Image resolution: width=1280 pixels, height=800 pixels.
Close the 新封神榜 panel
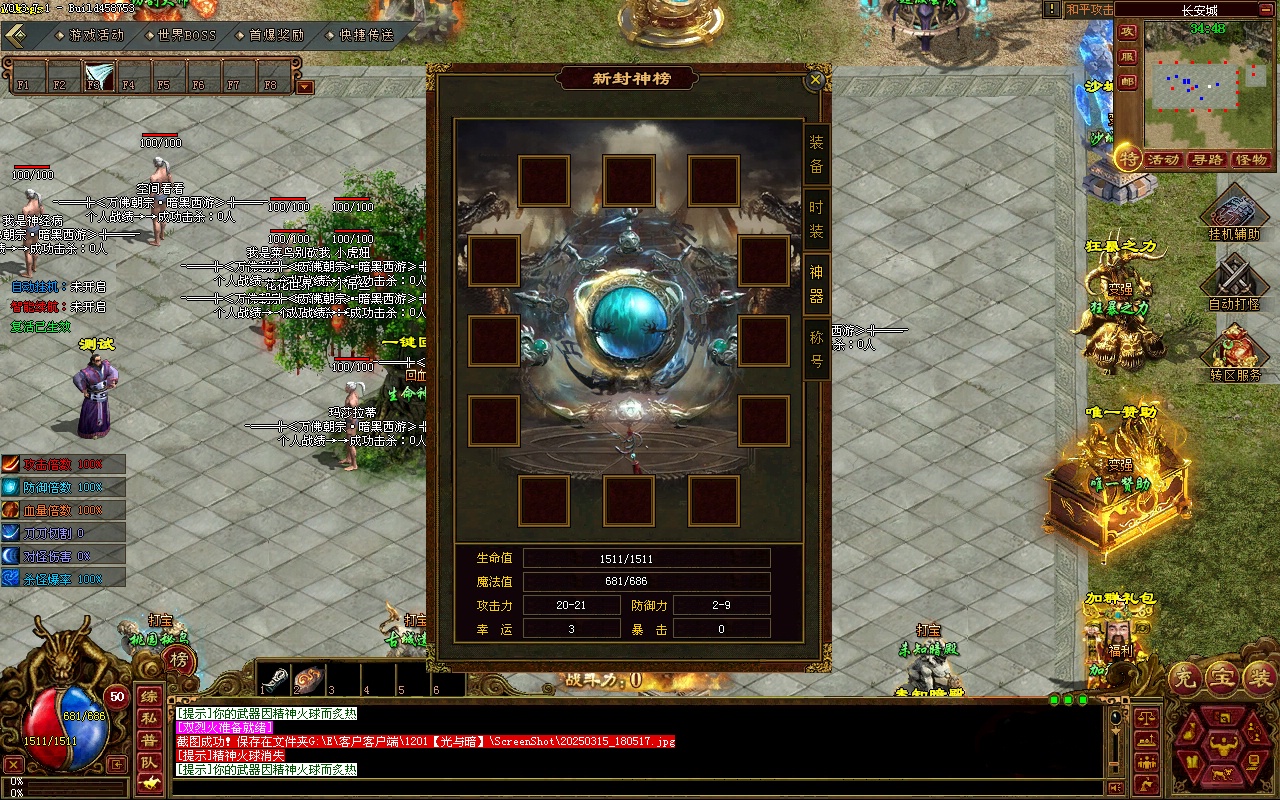tap(816, 80)
